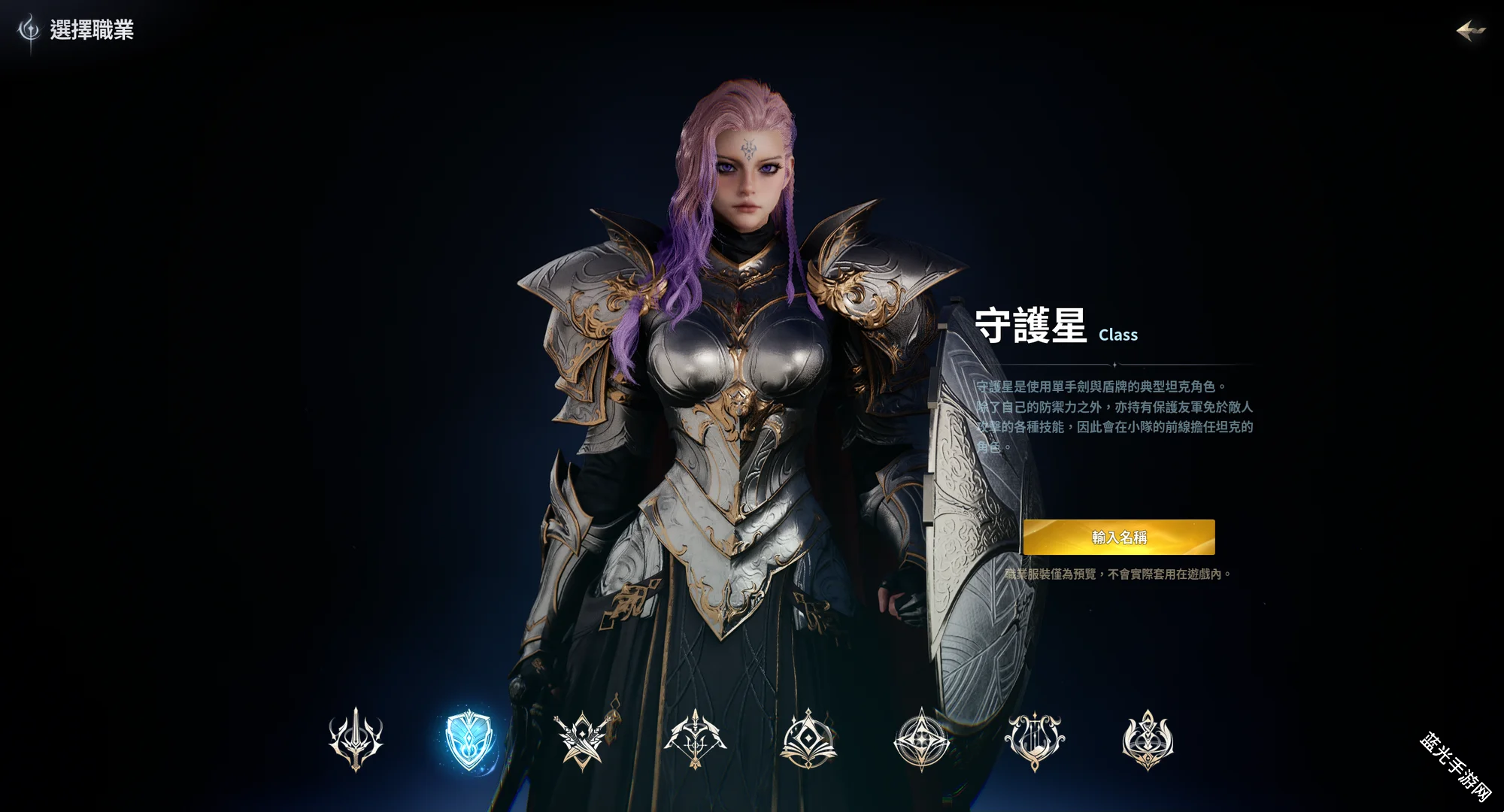
Task: Select the bow and arrow class icon
Action: pyautogui.click(x=695, y=740)
